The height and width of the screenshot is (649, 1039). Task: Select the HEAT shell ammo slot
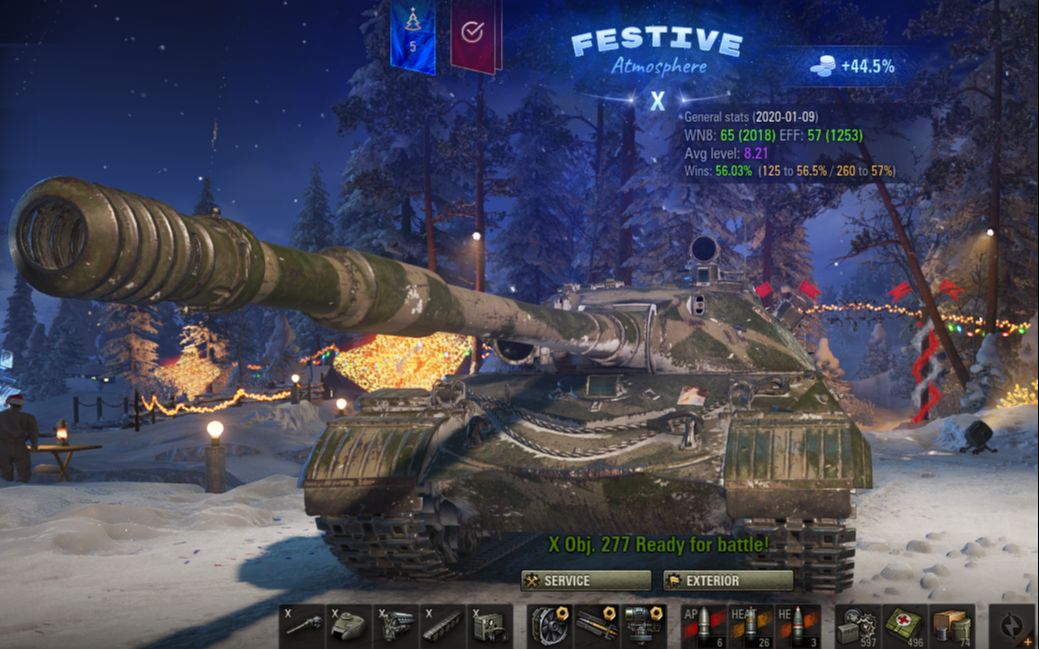coord(751,626)
